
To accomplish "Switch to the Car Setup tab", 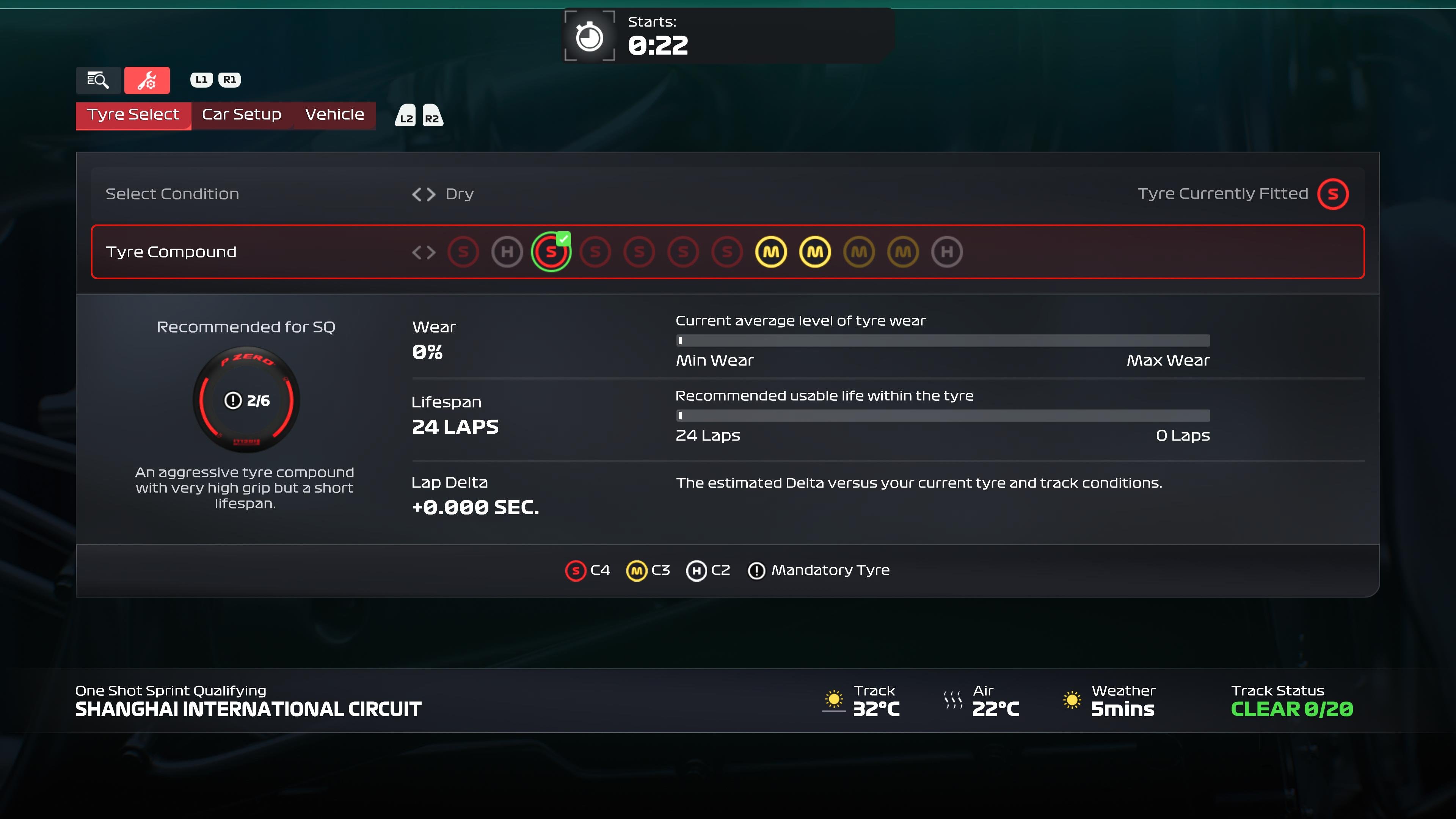I will coord(242,115).
